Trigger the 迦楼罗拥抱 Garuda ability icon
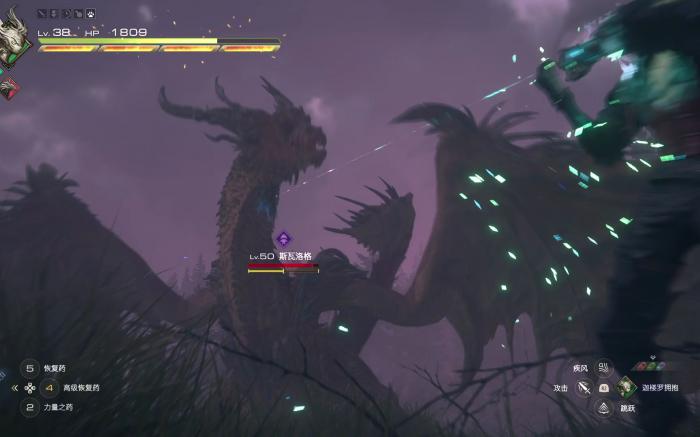The height and width of the screenshot is (437, 700). 625,386
